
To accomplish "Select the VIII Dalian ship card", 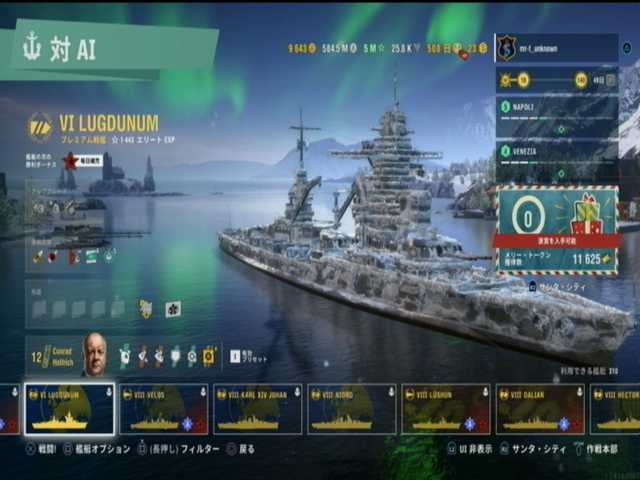I will click(x=540, y=409).
